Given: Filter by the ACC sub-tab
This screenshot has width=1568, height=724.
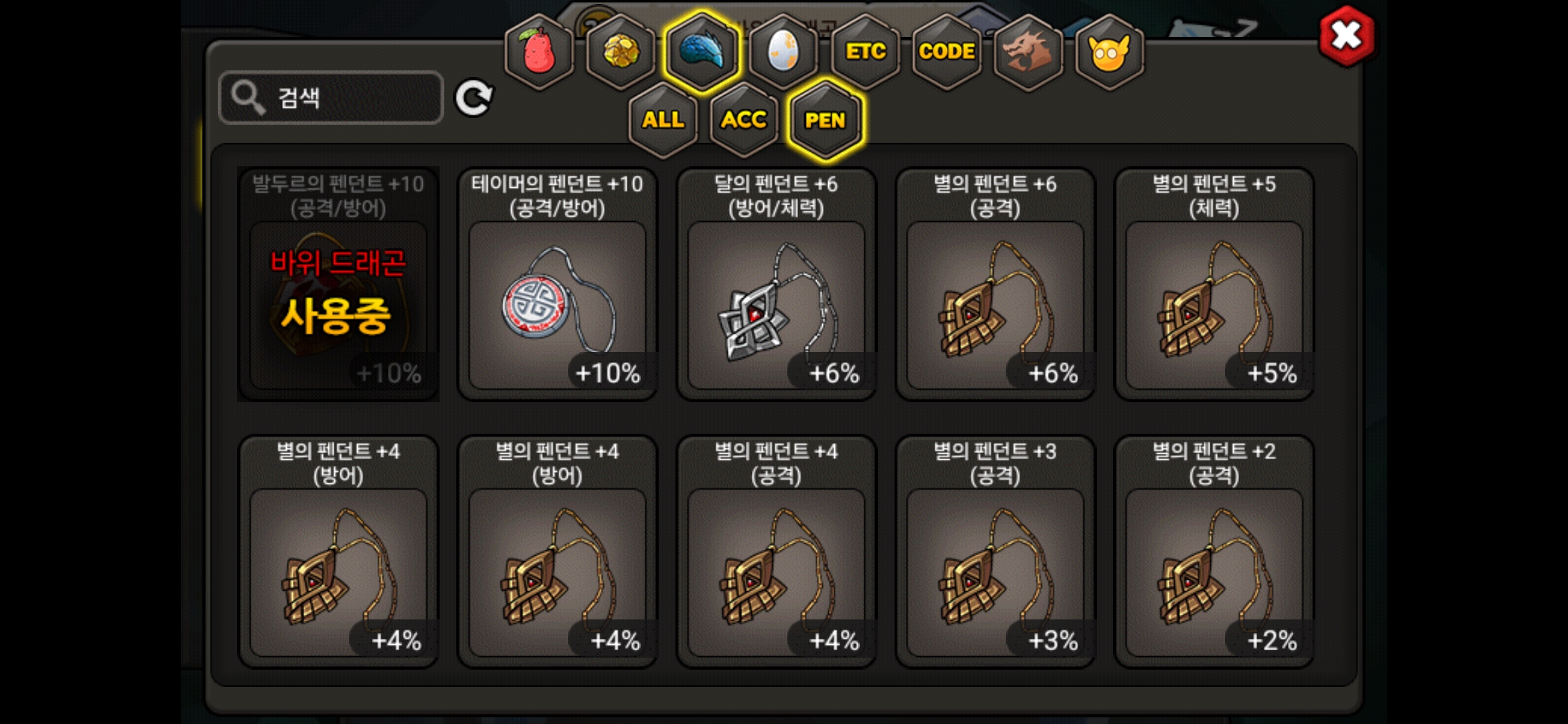Looking at the screenshot, I should point(744,120).
